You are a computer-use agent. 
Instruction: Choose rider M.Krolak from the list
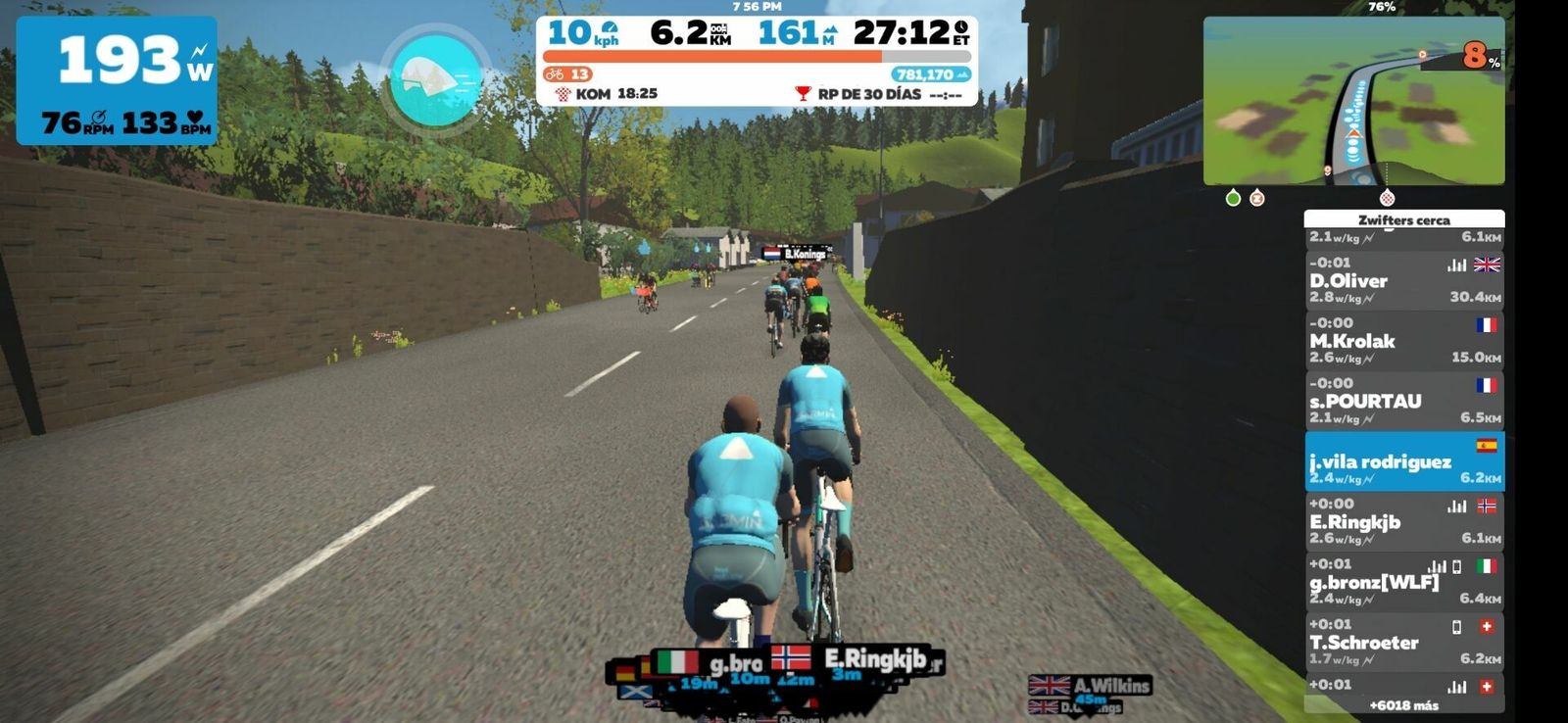click(x=1403, y=341)
